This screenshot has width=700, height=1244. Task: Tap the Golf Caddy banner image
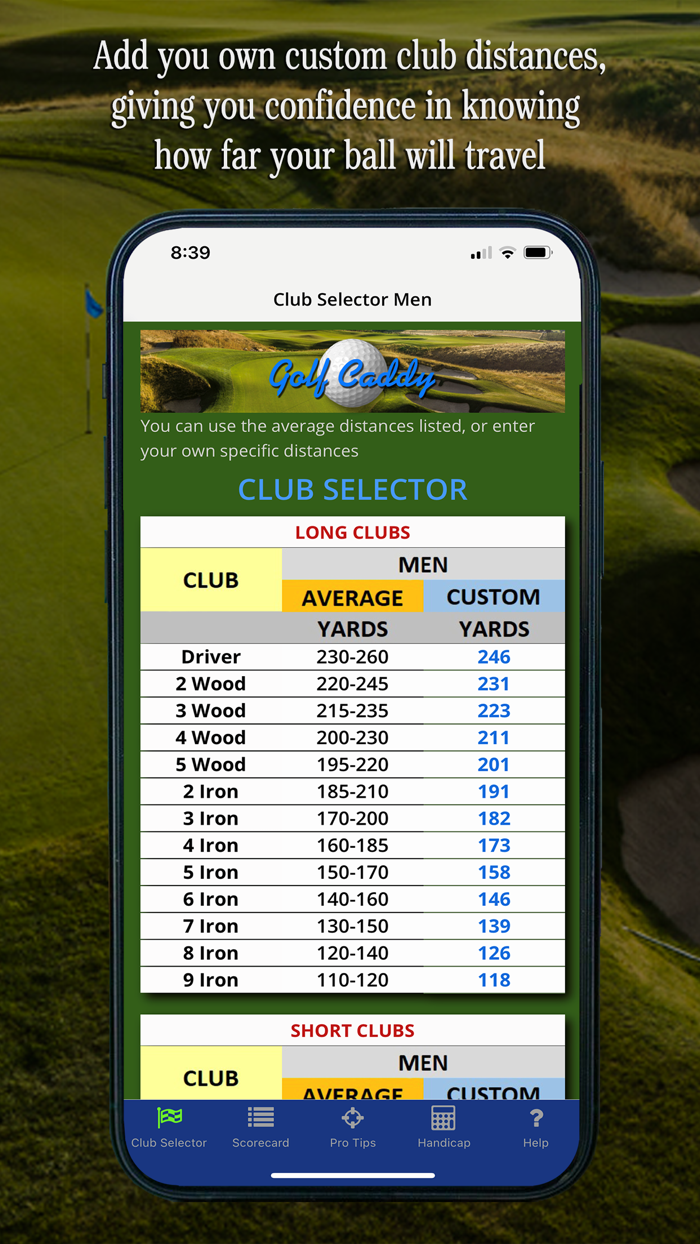click(x=352, y=371)
